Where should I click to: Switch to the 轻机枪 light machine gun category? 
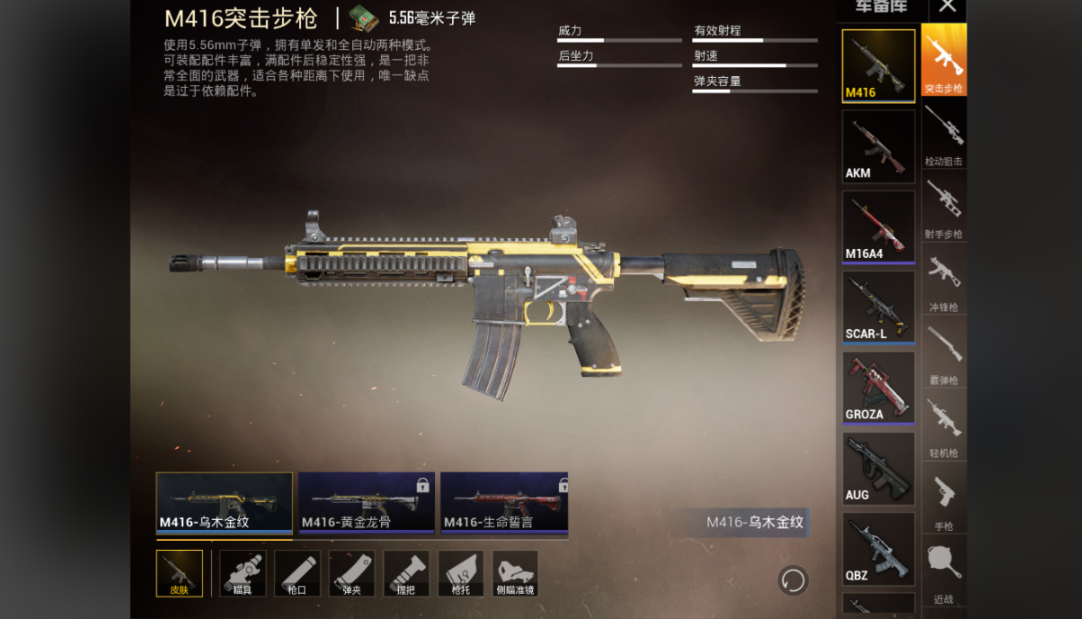[x=943, y=426]
